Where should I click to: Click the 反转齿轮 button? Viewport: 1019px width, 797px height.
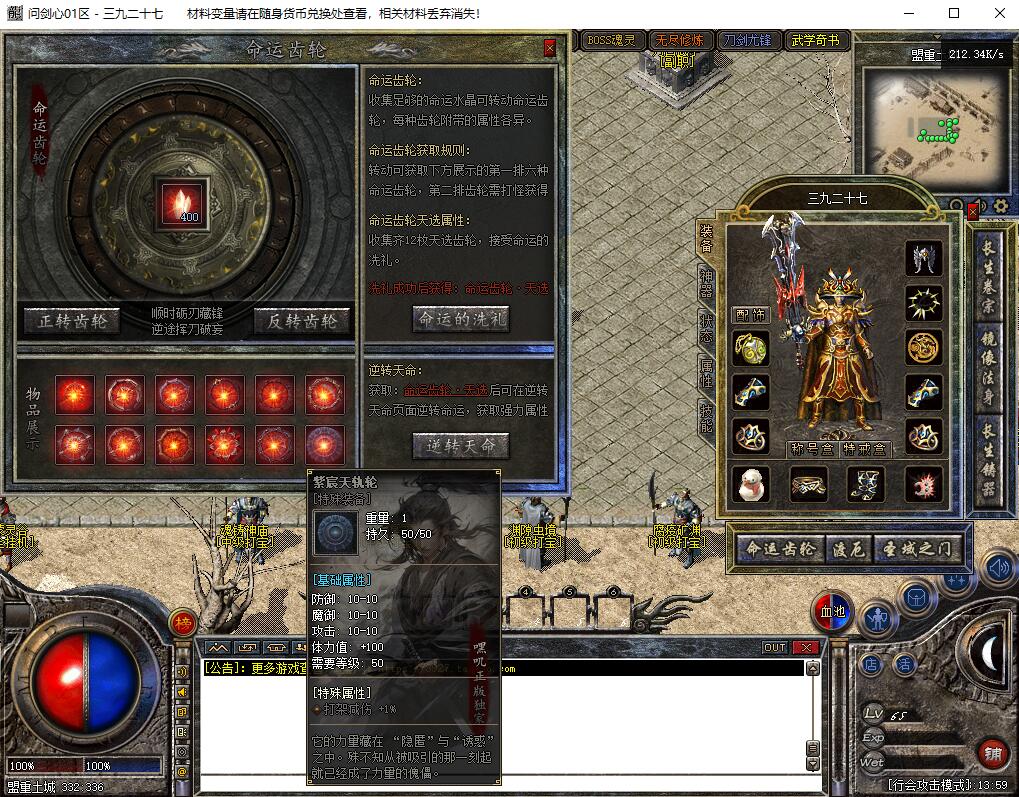tap(302, 320)
